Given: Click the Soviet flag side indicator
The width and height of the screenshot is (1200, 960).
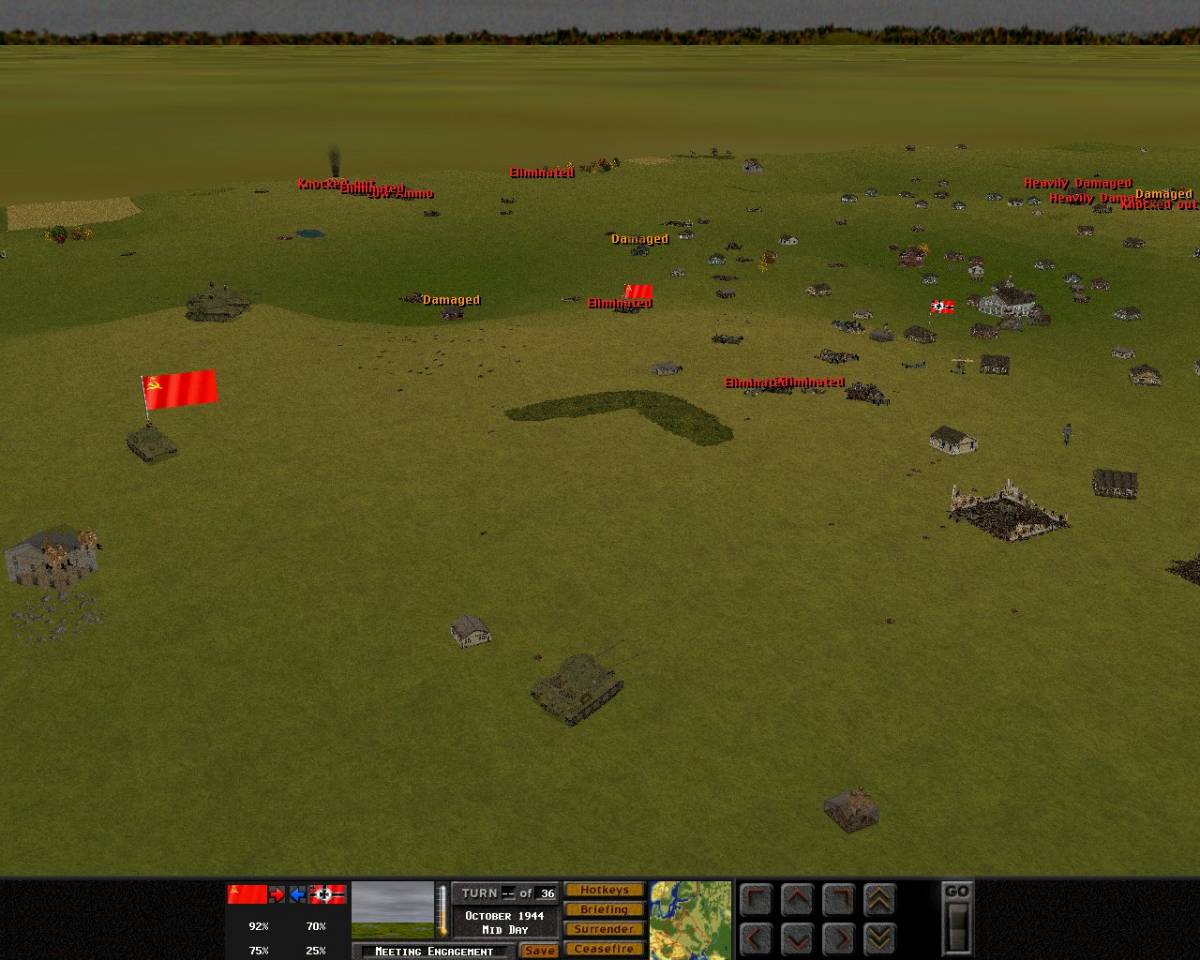Looking at the screenshot, I should pyautogui.click(x=247, y=894).
